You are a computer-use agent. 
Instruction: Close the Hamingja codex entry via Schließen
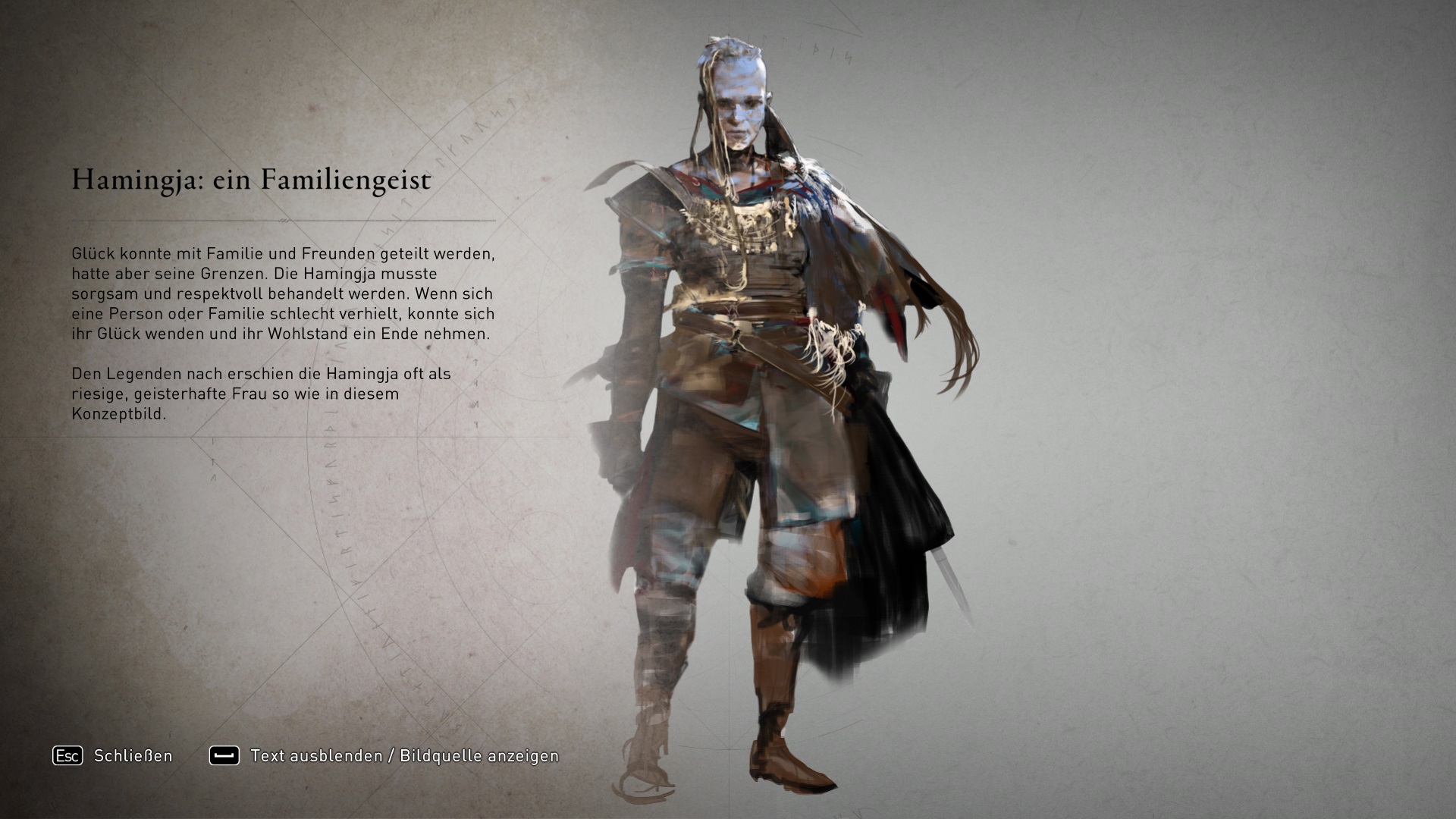(114, 756)
